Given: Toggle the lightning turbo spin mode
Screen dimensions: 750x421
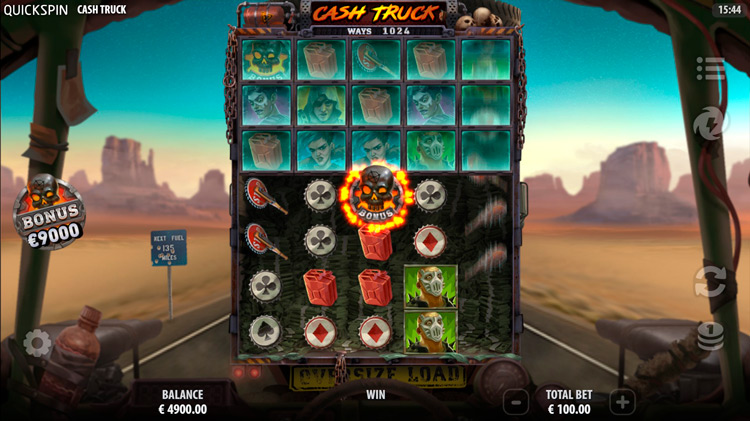Looking at the screenshot, I should [x=710, y=124].
